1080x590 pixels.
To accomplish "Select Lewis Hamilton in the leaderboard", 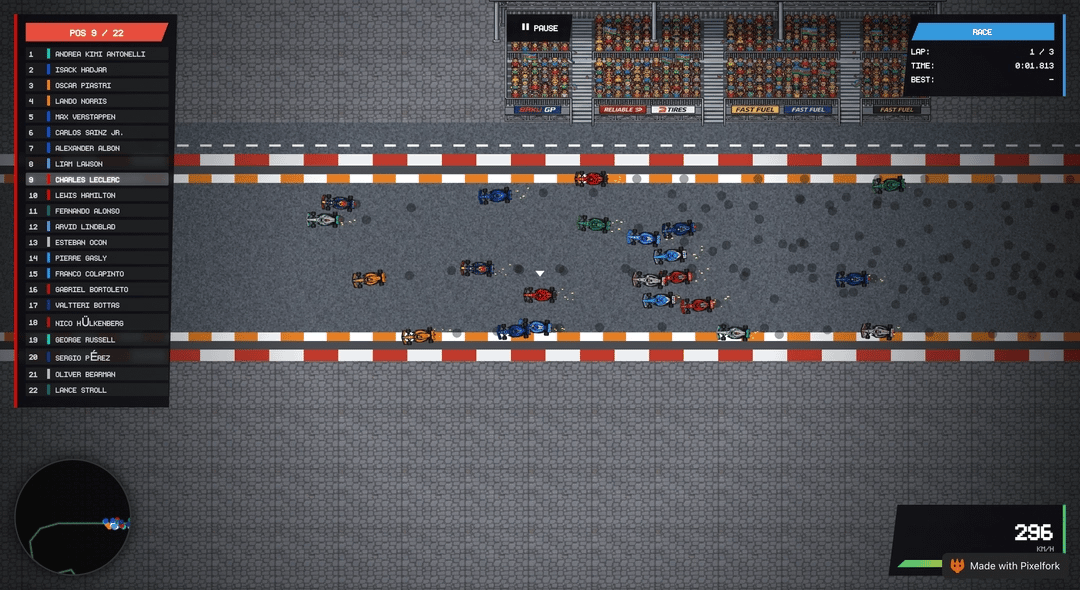I will (x=98, y=195).
